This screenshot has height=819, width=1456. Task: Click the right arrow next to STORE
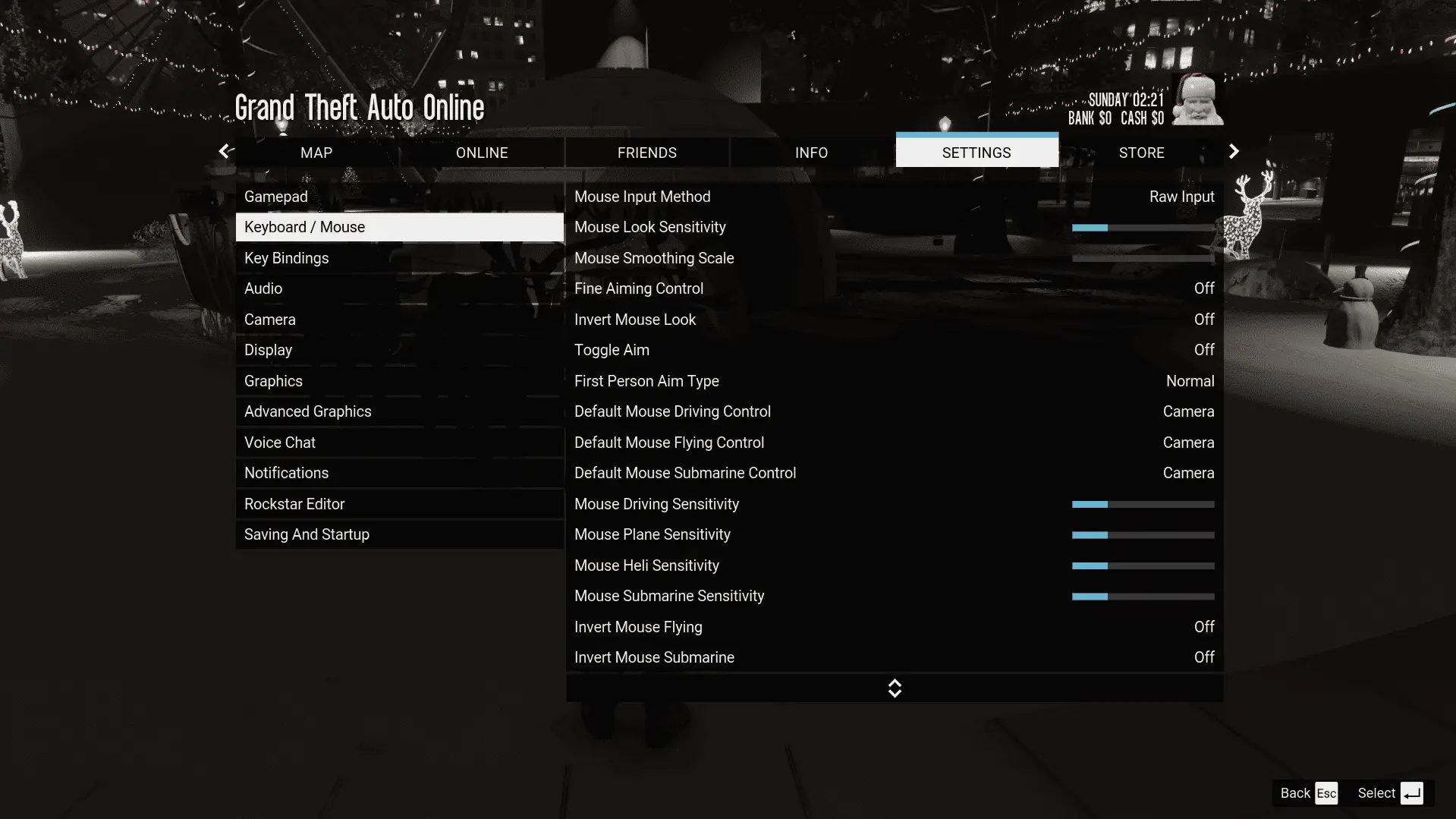pos(1234,152)
